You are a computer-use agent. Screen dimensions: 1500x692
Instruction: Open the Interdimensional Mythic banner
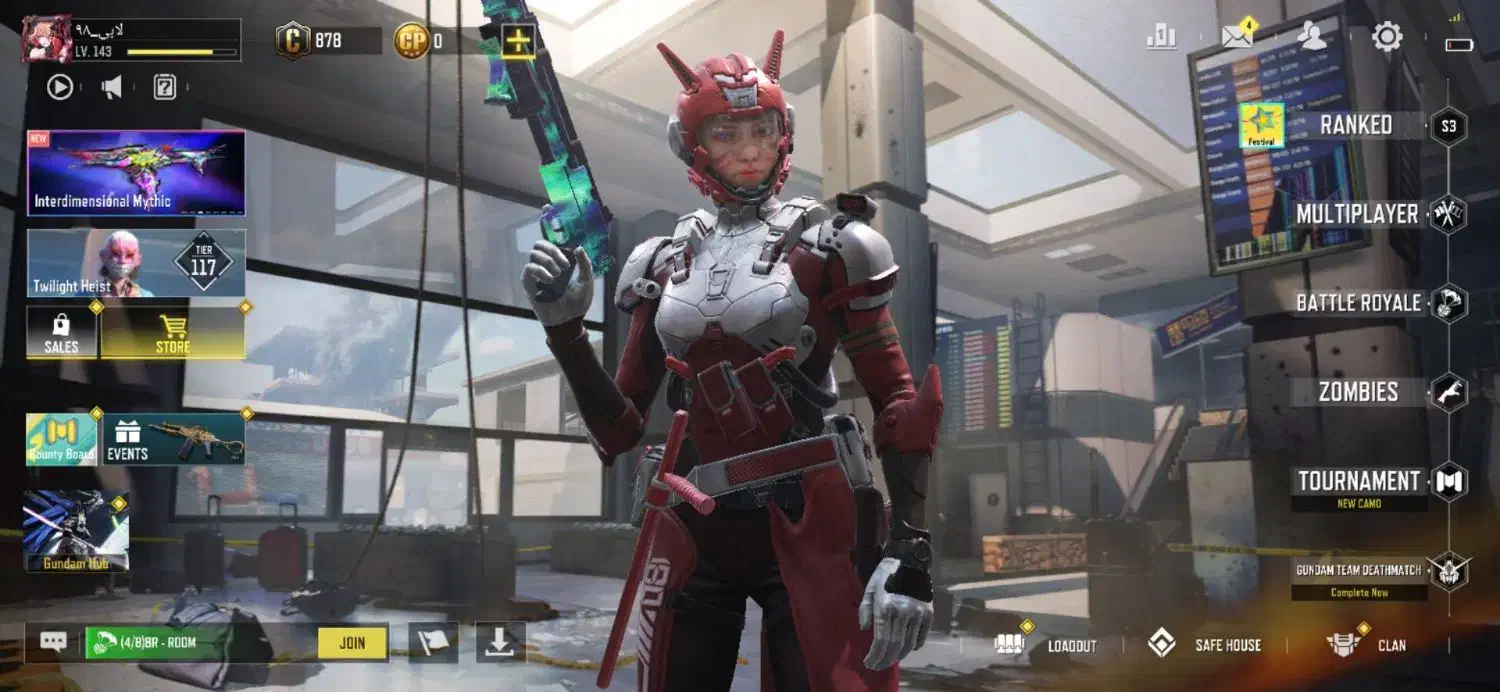[136, 173]
